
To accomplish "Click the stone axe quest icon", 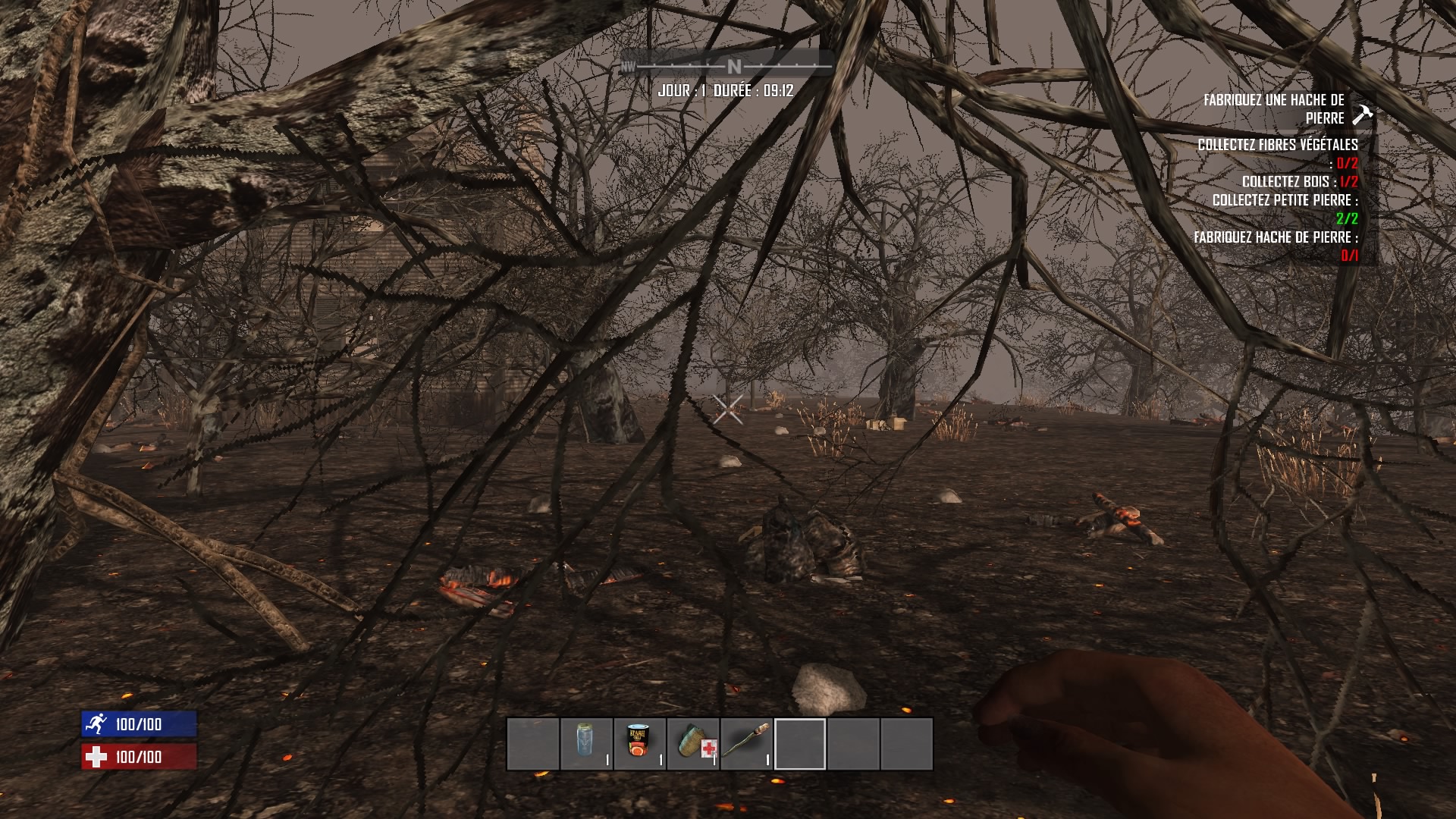I will click(x=1363, y=115).
